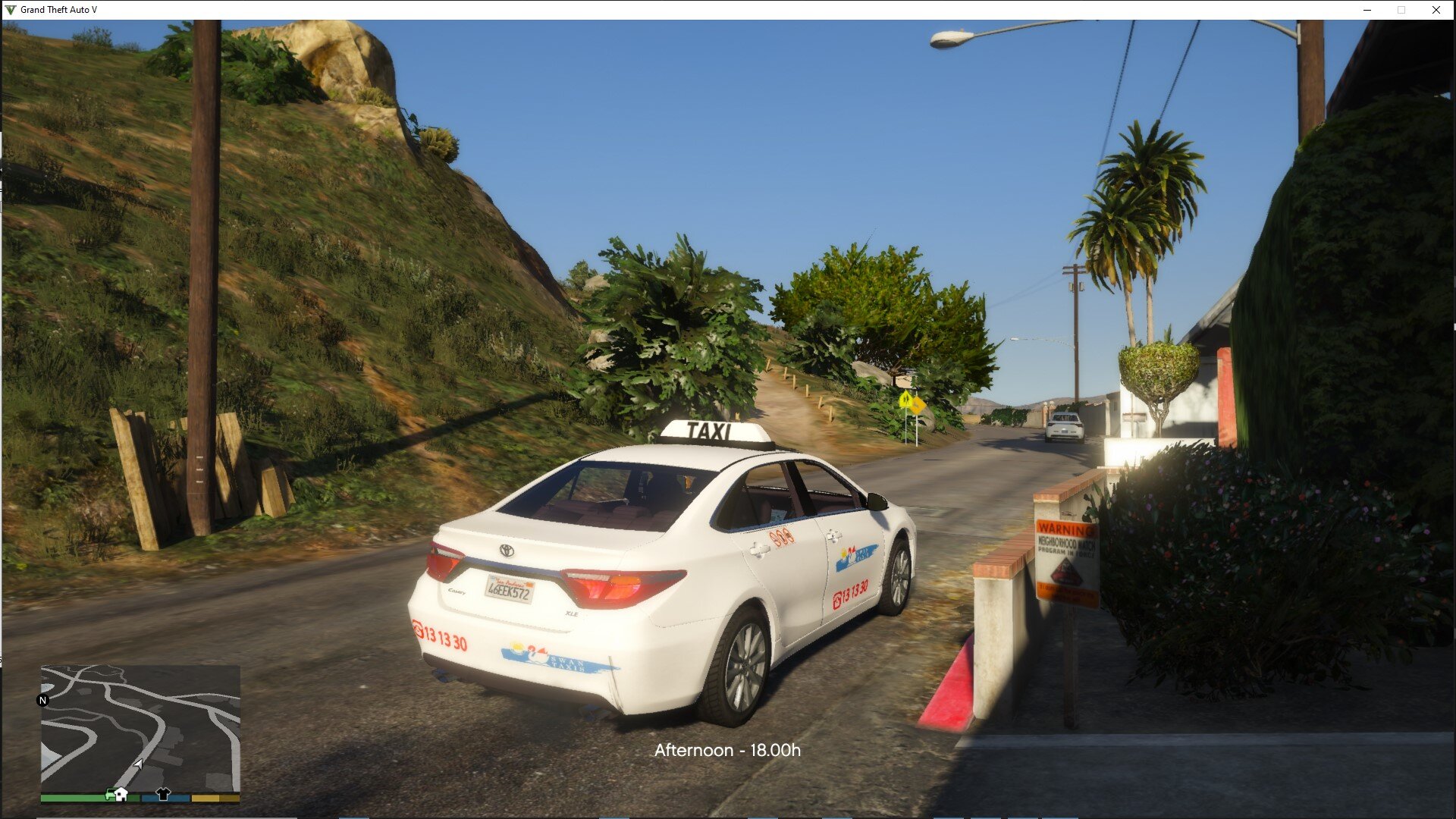This screenshot has width=1456, height=819.
Task: Minimize the game window
Action: pyautogui.click(x=1367, y=10)
